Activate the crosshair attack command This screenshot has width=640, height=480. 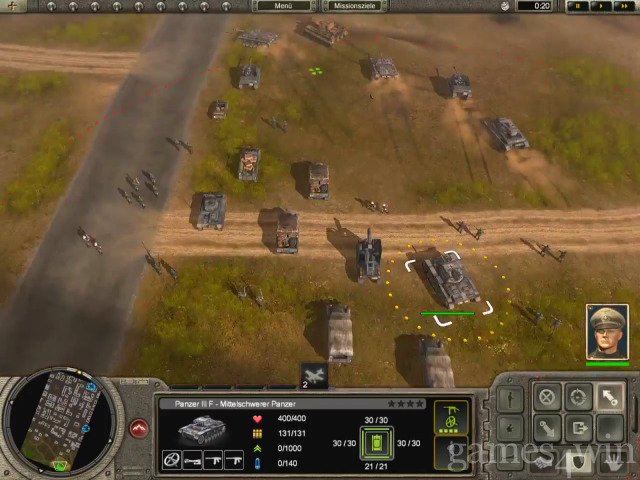577,395
